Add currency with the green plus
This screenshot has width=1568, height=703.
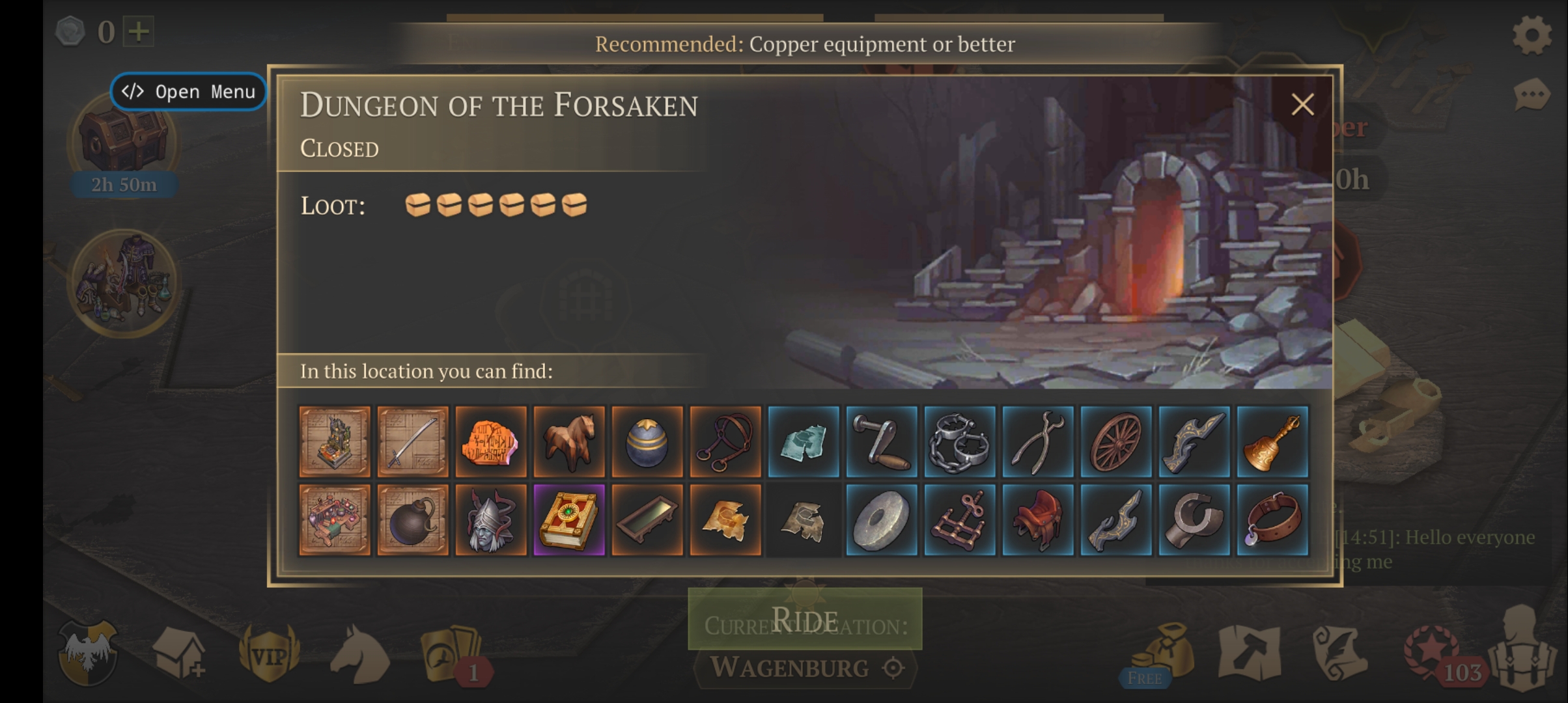click(x=139, y=31)
